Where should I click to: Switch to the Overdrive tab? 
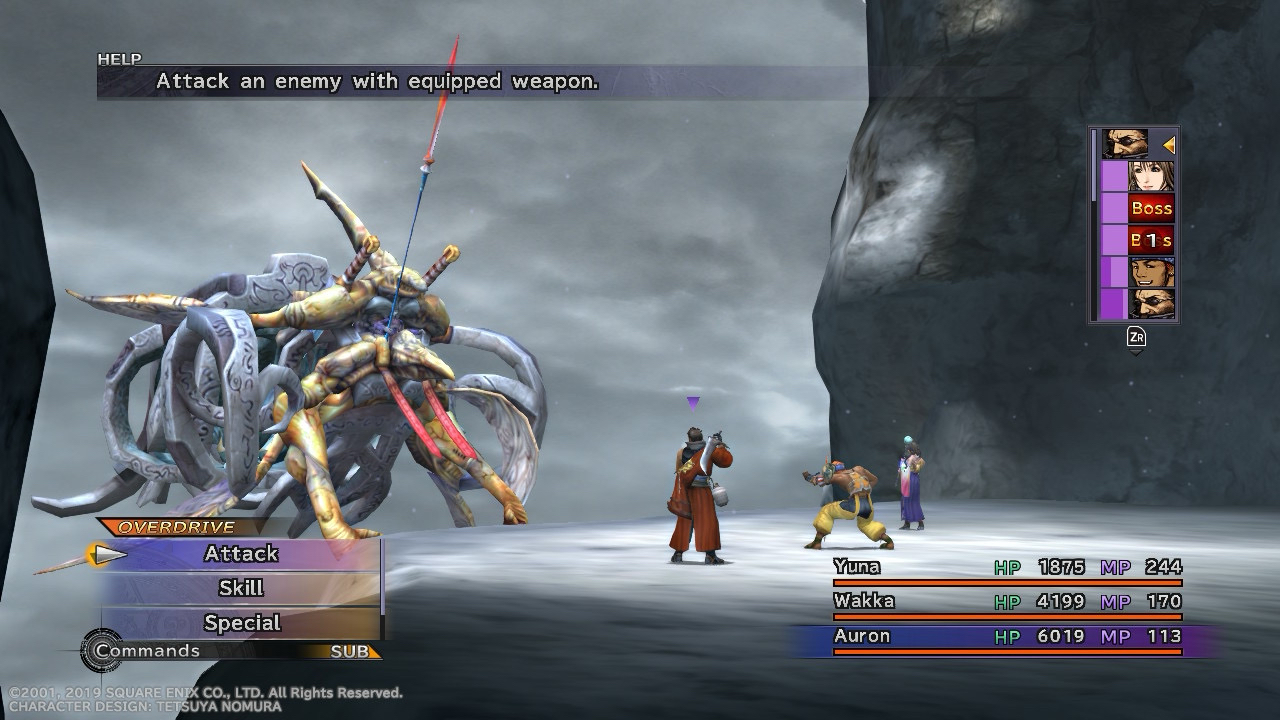[x=176, y=527]
